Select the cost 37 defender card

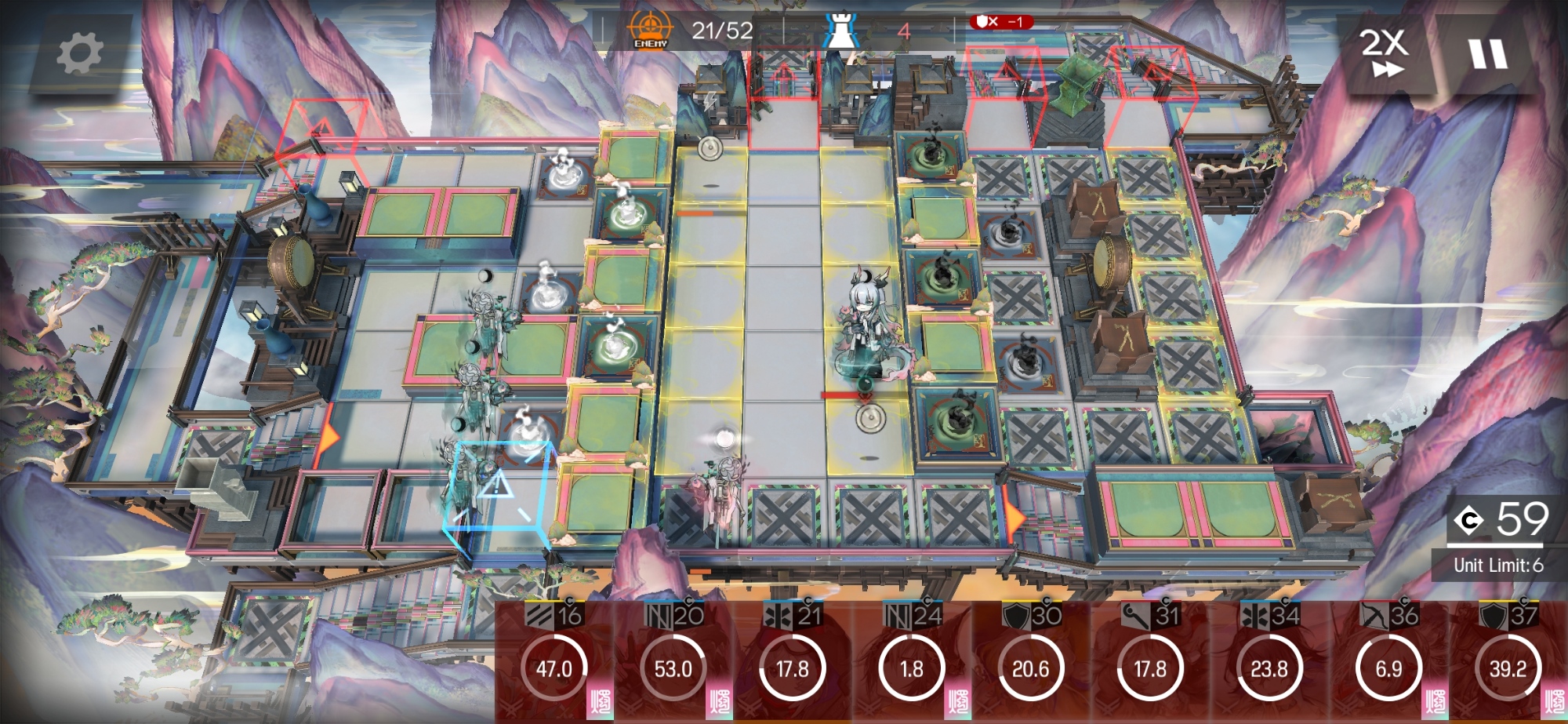(x=1508, y=663)
